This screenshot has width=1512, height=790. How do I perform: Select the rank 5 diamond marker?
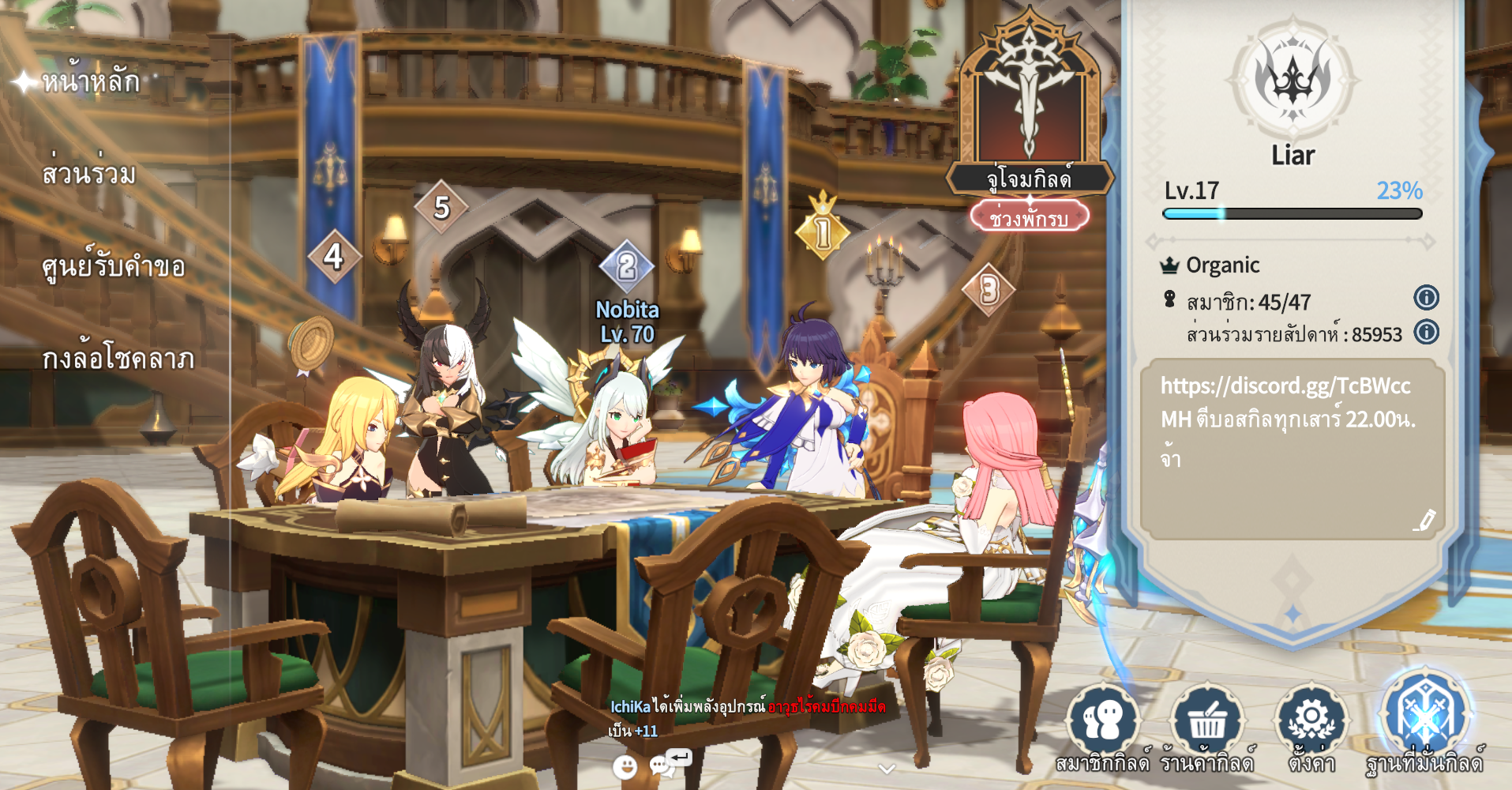(441, 208)
